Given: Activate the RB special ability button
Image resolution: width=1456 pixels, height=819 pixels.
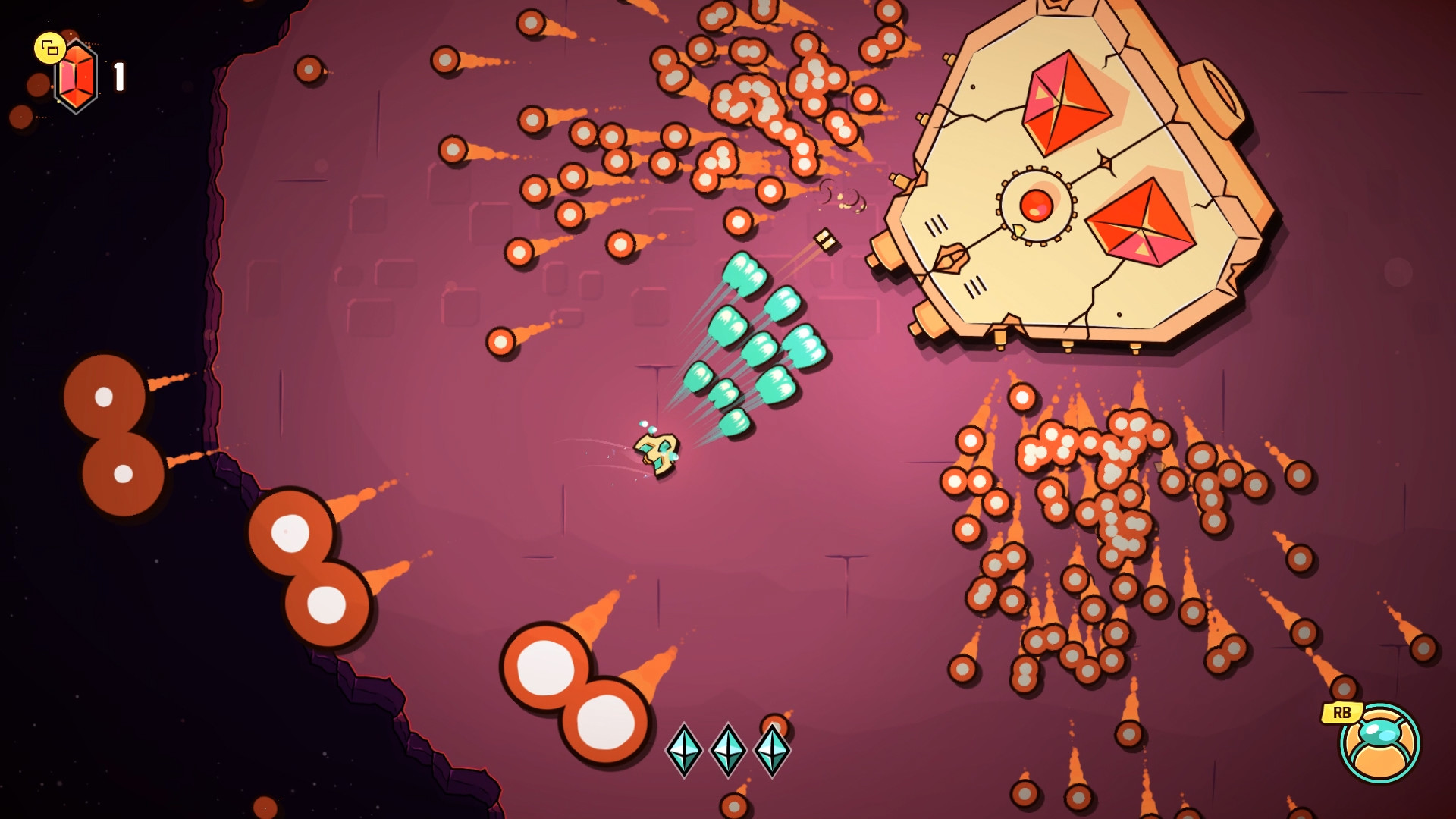Looking at the screenshot, I should 1380,741.
